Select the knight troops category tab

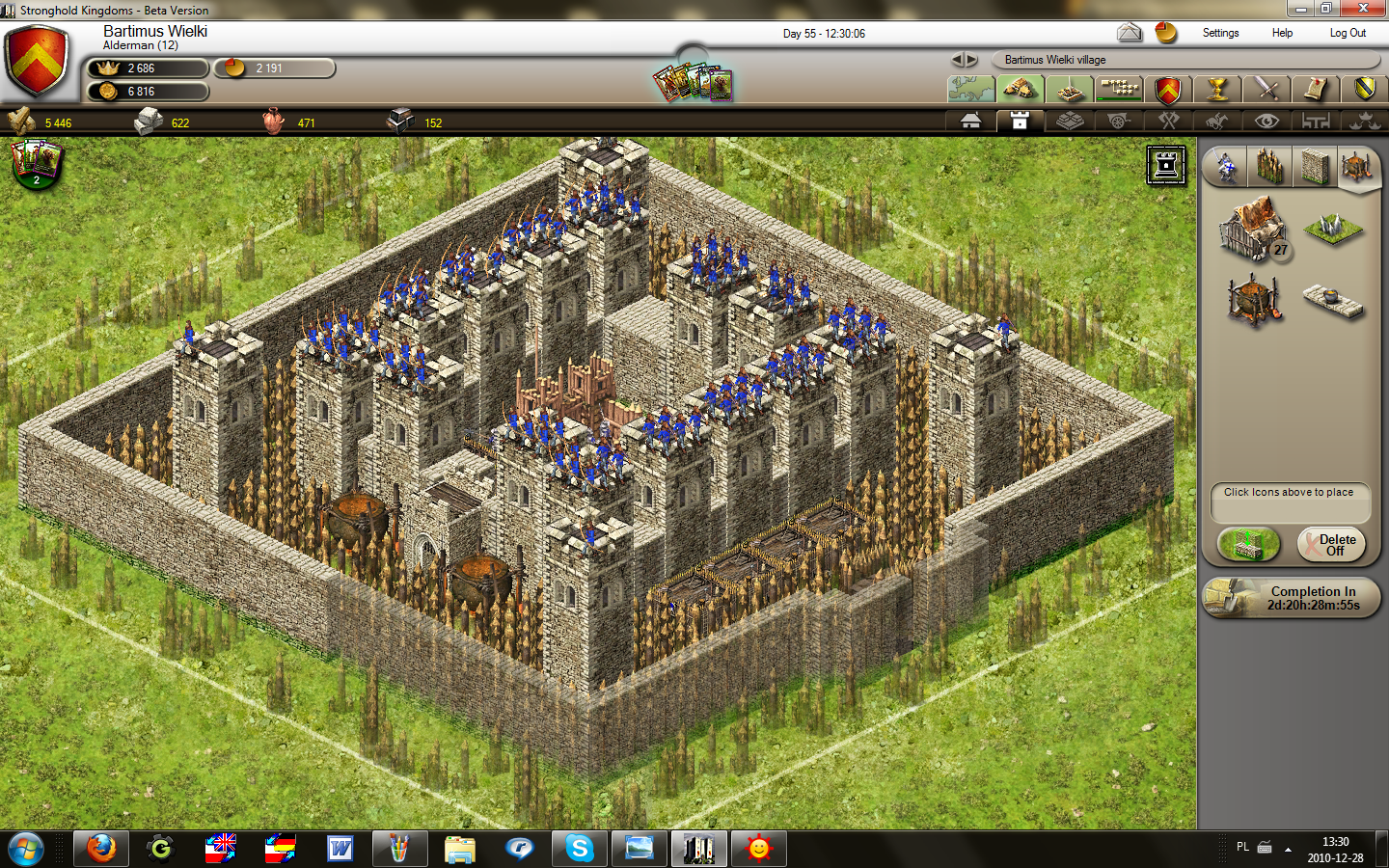(1225, 167)
